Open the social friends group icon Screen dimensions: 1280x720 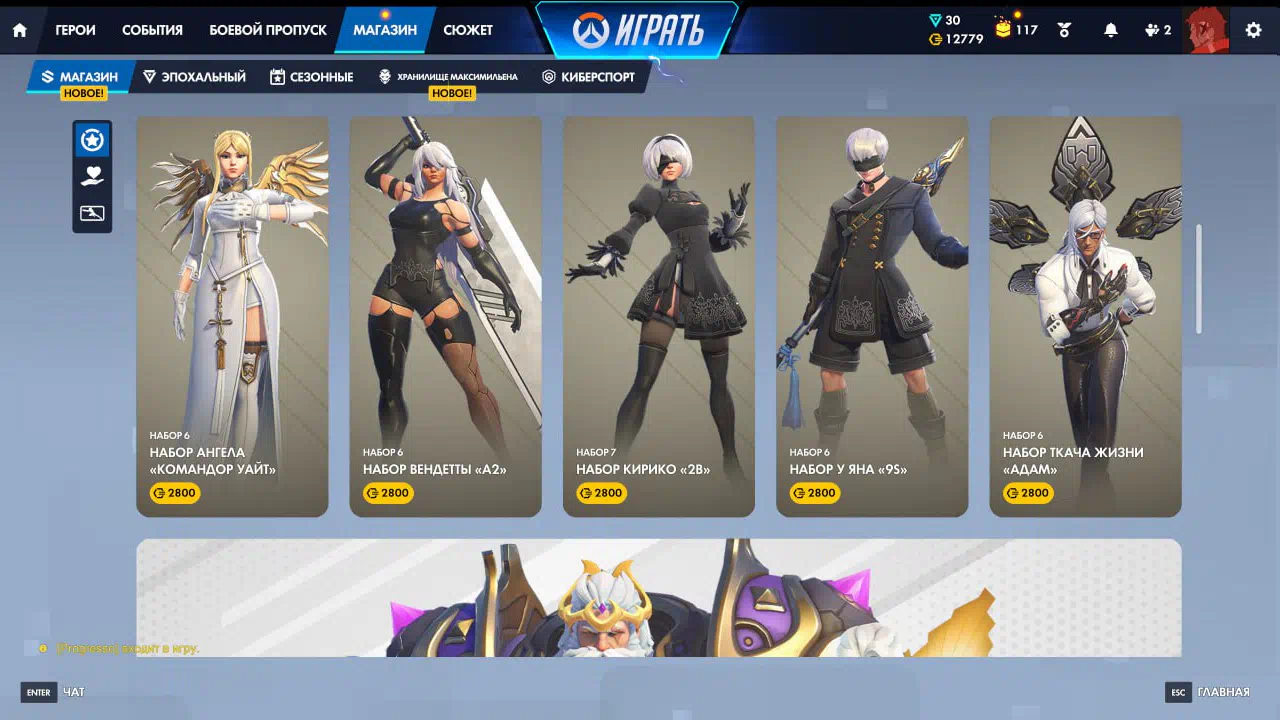1157,30
